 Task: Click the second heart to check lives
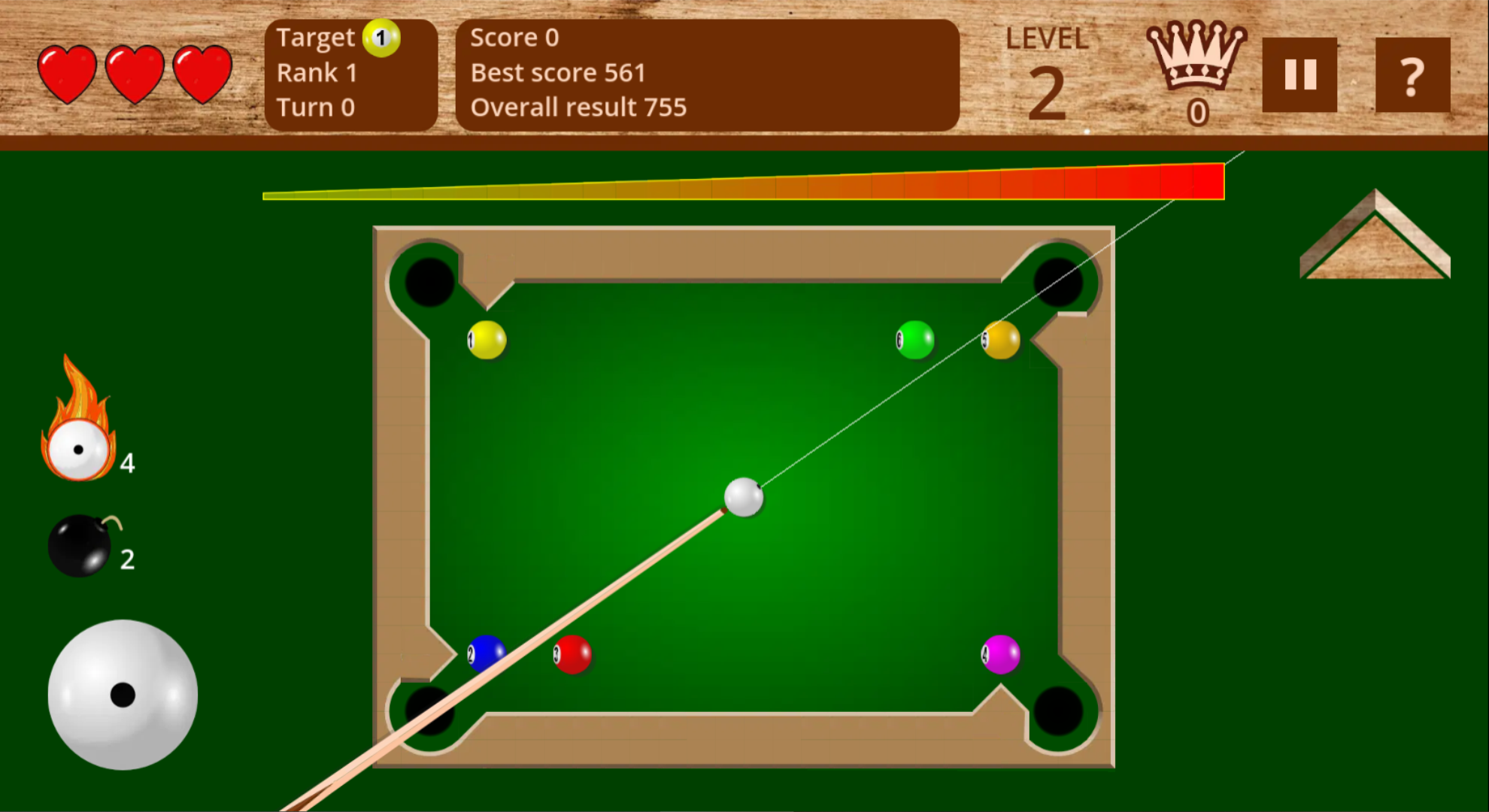click(x=134, y=73)
